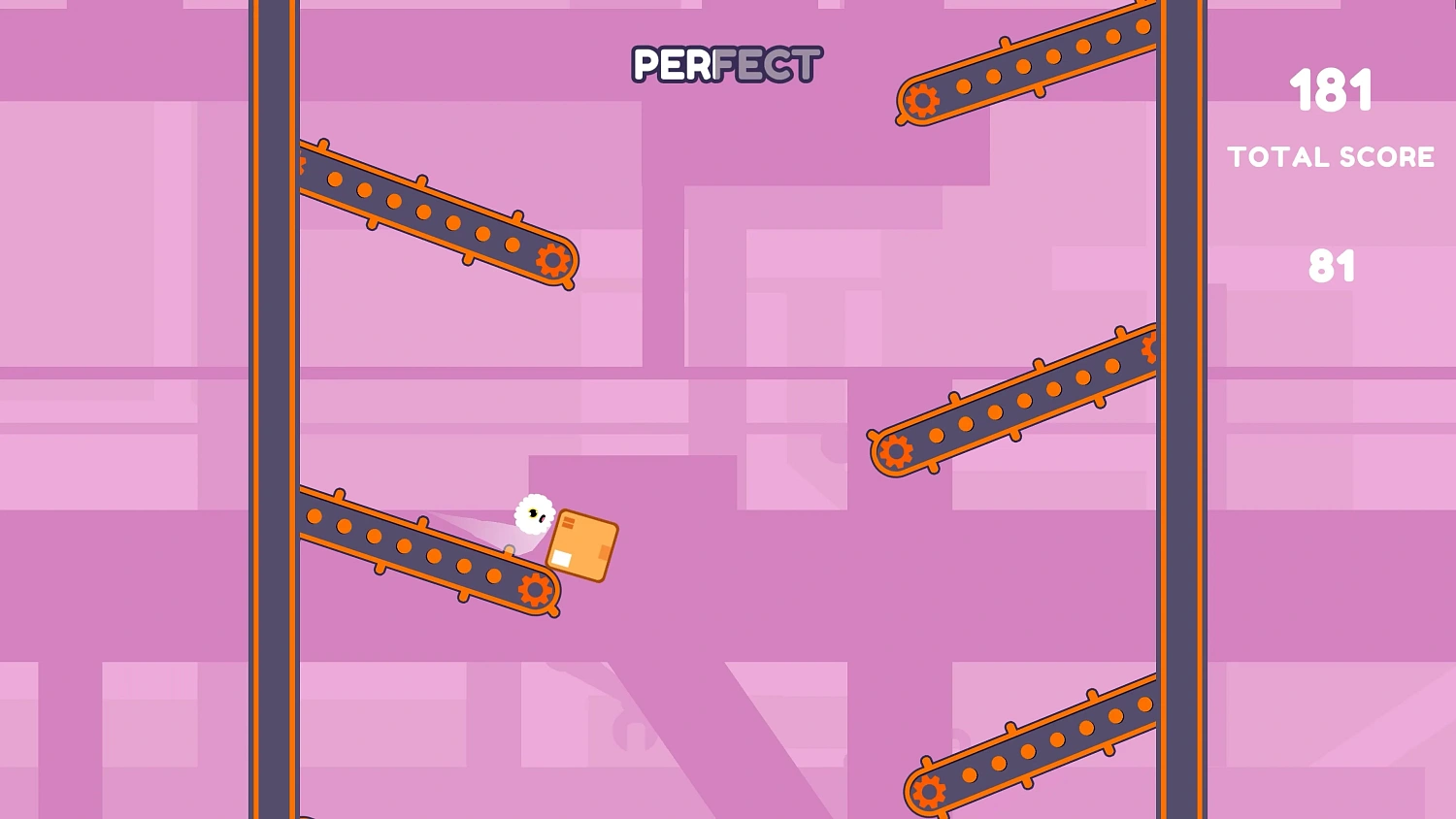
Task: Click the number 81 below the score
Action: pyautogui.click(x=1334, y=265)
